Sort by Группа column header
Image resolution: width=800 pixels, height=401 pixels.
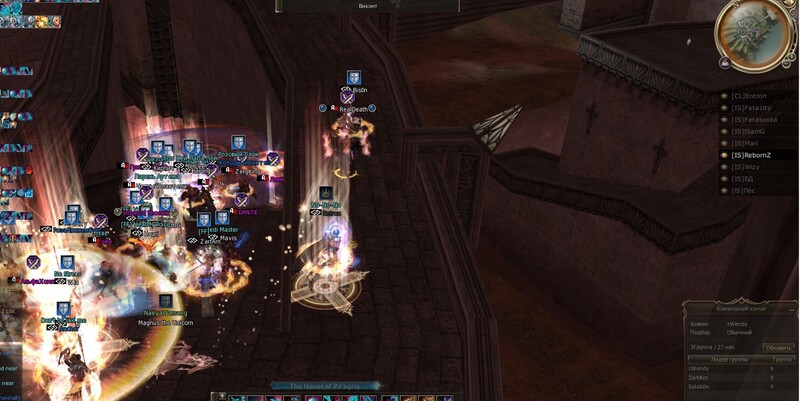[x=782, y=359]
